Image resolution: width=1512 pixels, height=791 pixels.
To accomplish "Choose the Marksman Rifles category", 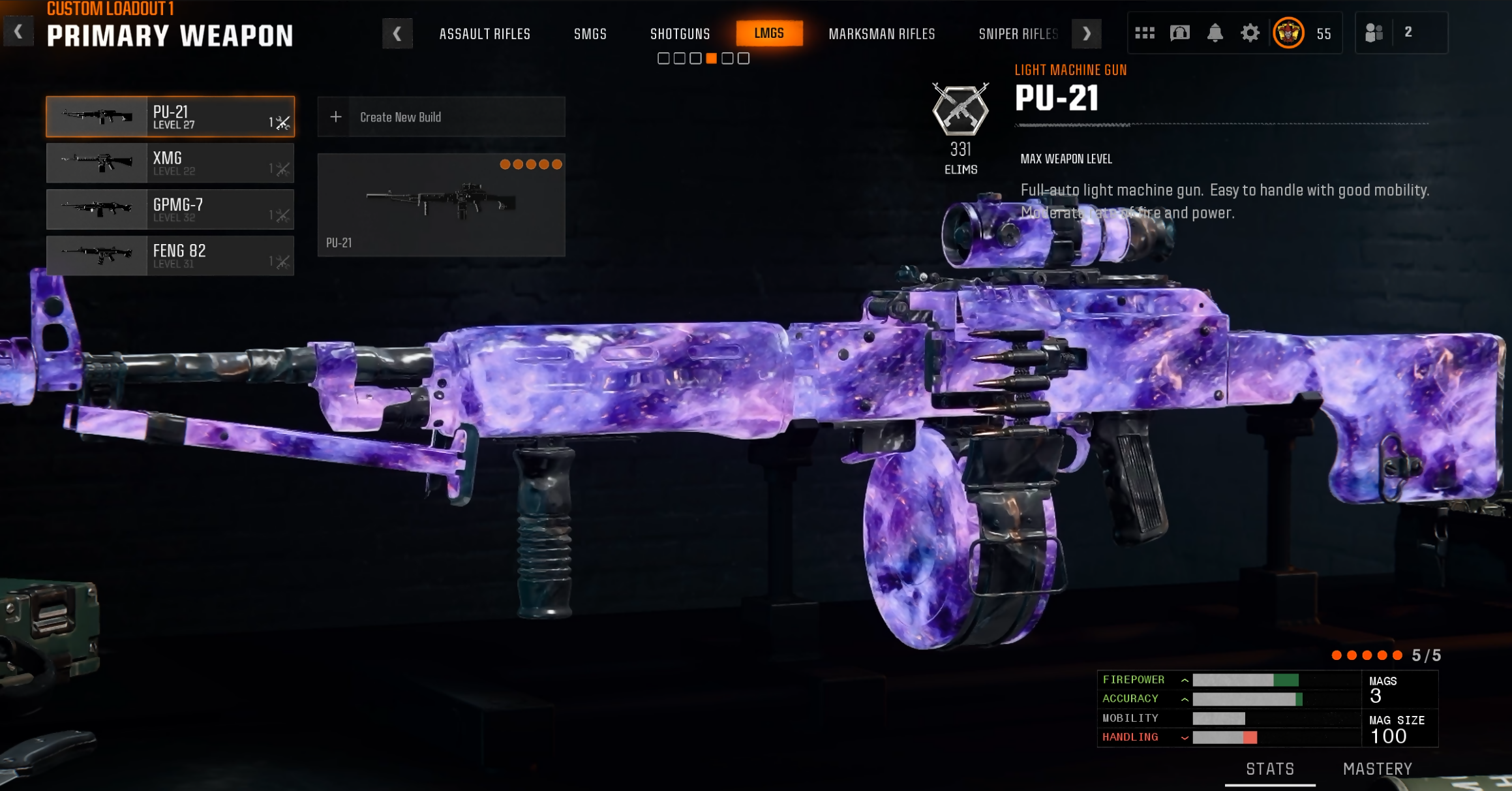I will (x=881, y=34).
